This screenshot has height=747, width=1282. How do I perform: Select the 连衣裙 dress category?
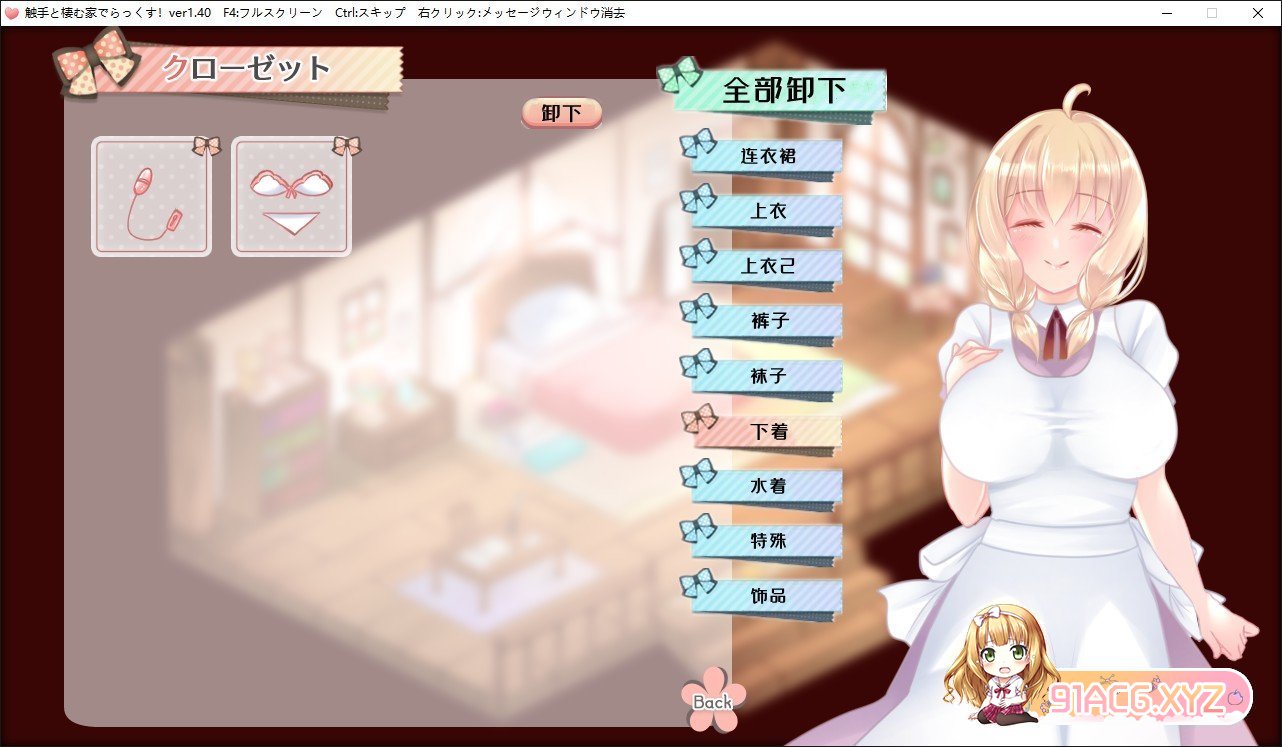tap(767, 156)
